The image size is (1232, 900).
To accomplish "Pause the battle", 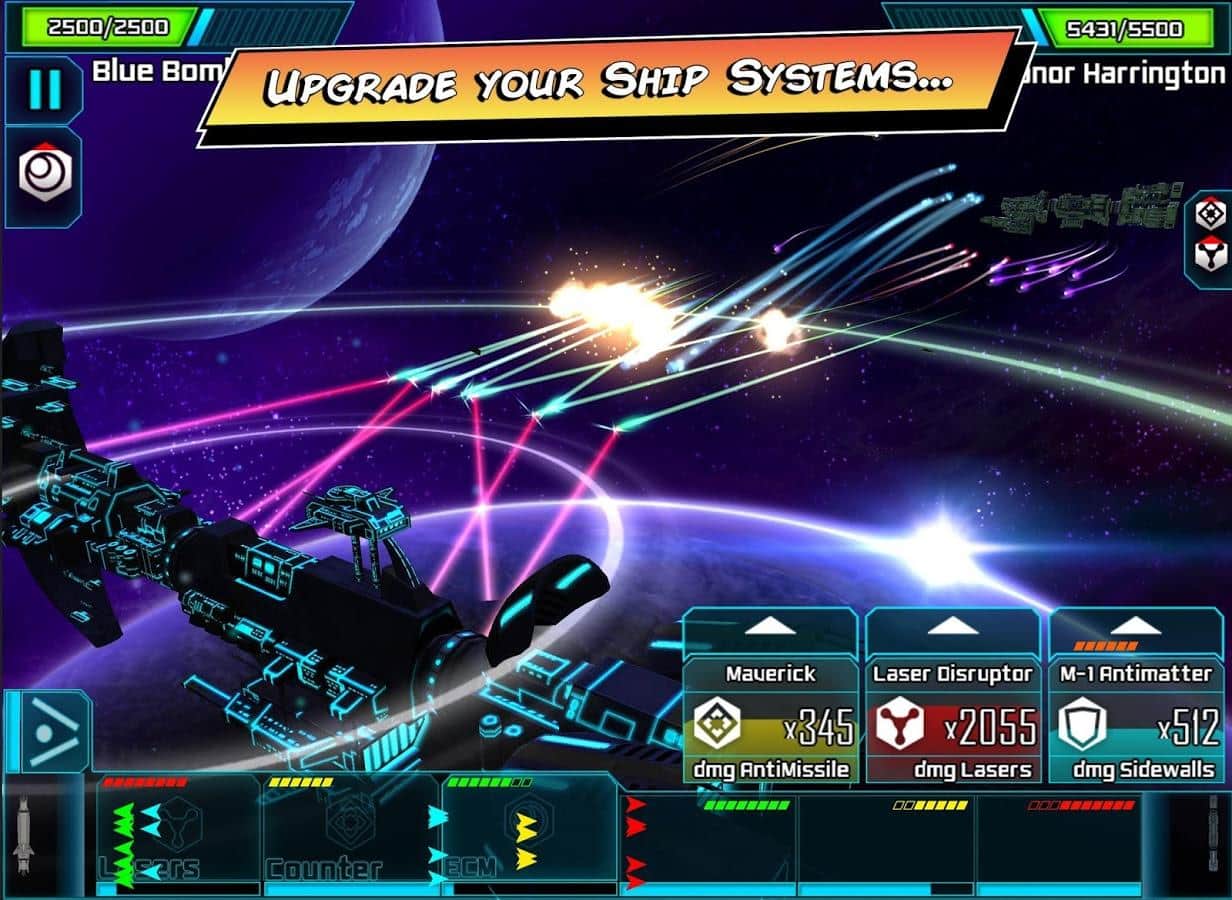I will (x=43, y=90).
